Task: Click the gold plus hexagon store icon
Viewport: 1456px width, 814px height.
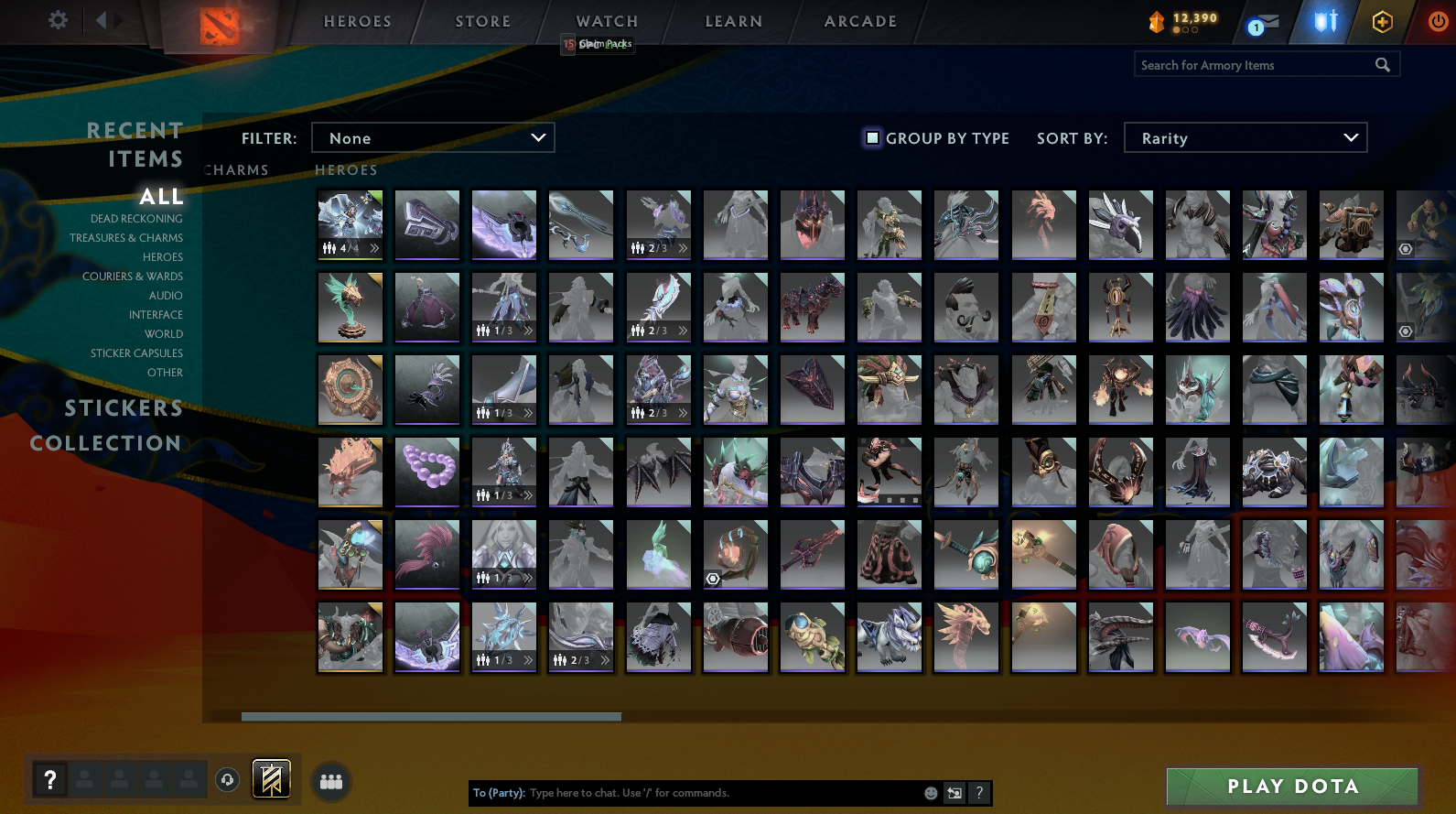Action: 1382,21
